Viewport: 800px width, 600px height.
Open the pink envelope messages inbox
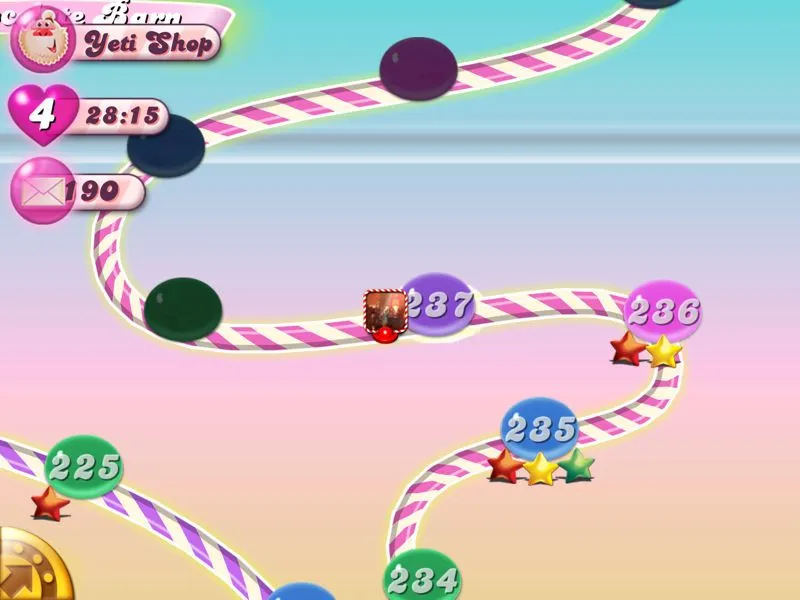[x=42, y=190]
